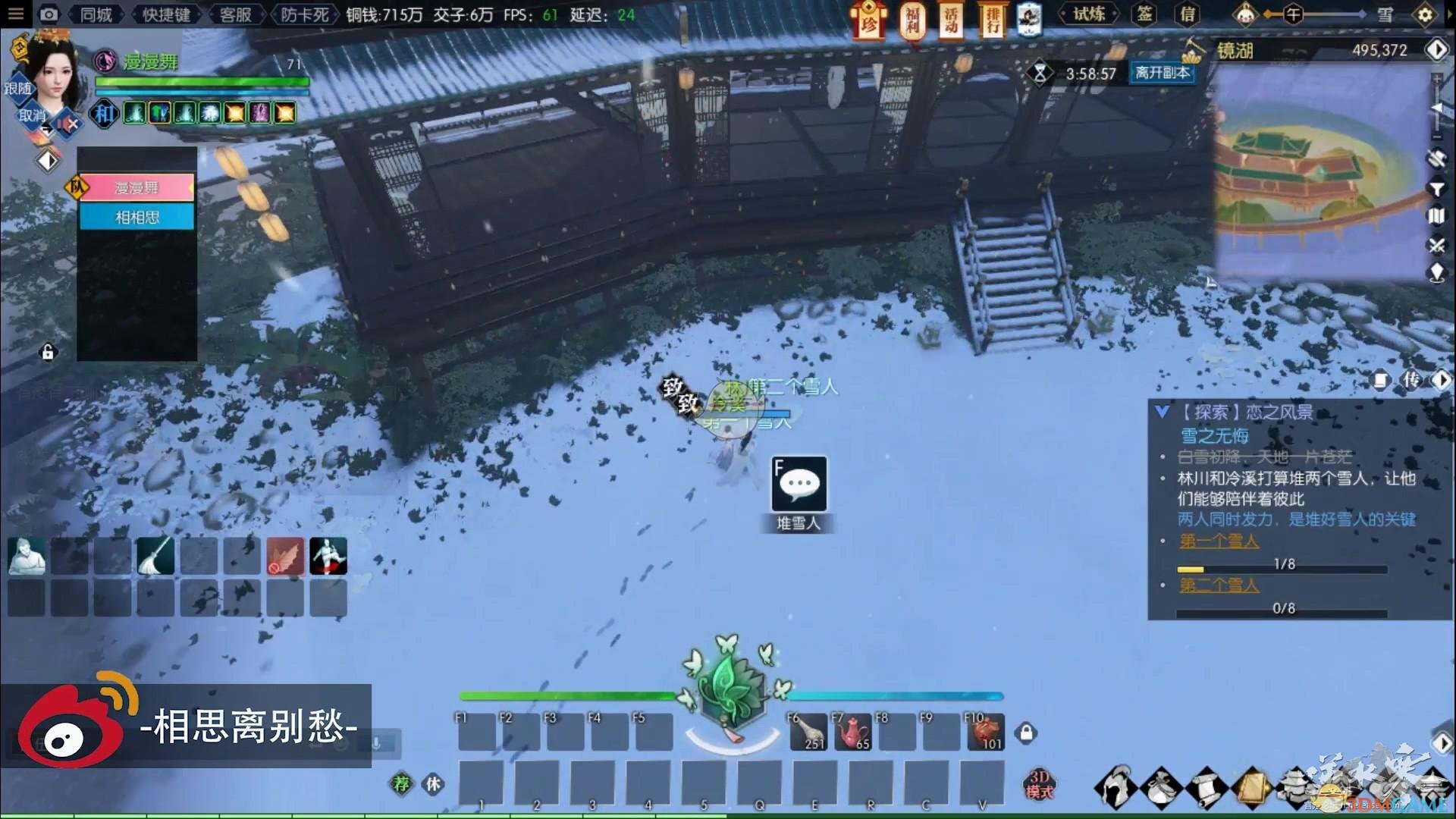
Task: Open the hamburger main menu
Action: pos(15,14)
